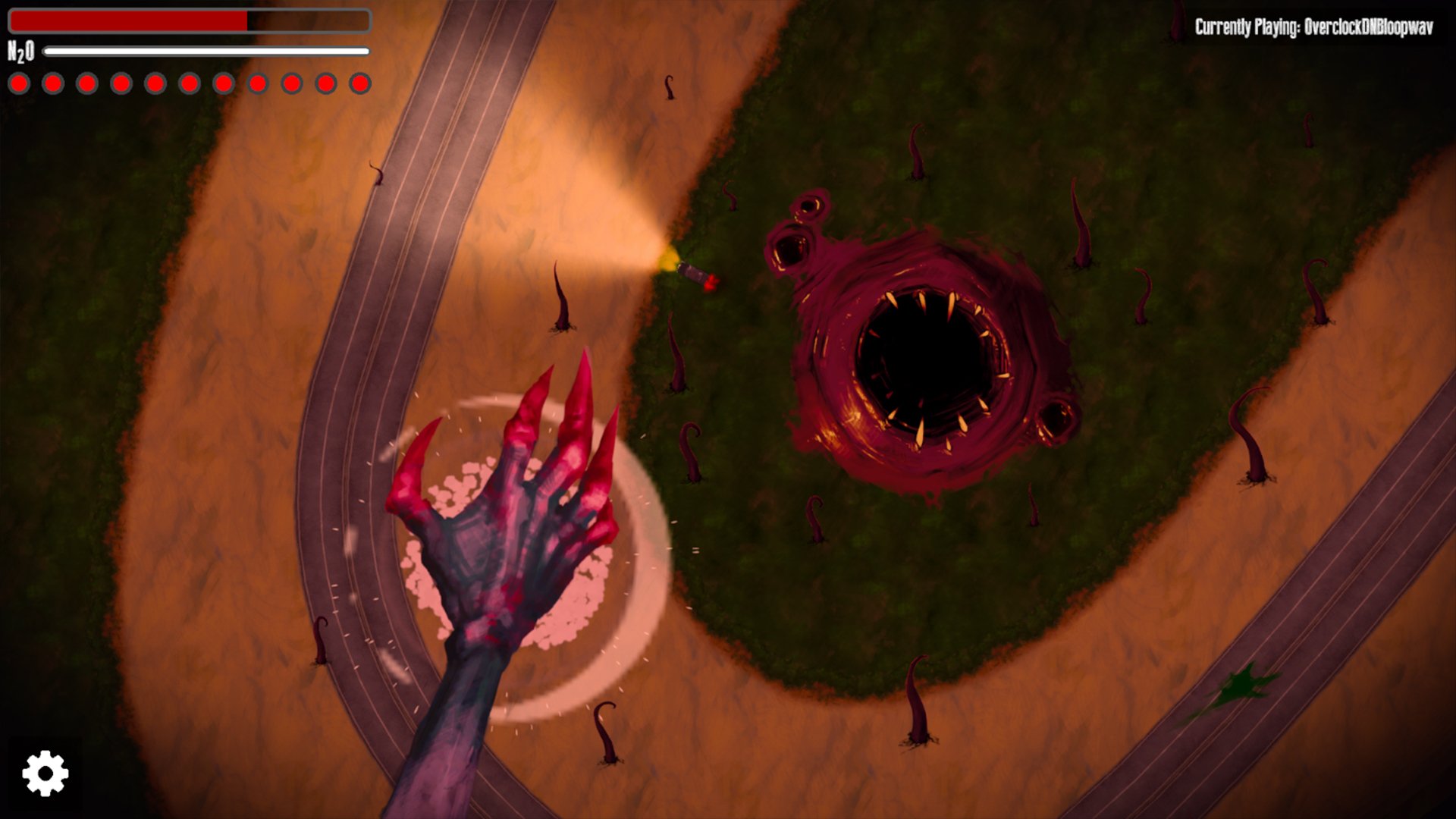This screenshot has width=1456, height=819.
Task: Open settings with the gear icon
Action: coord(45,773)
